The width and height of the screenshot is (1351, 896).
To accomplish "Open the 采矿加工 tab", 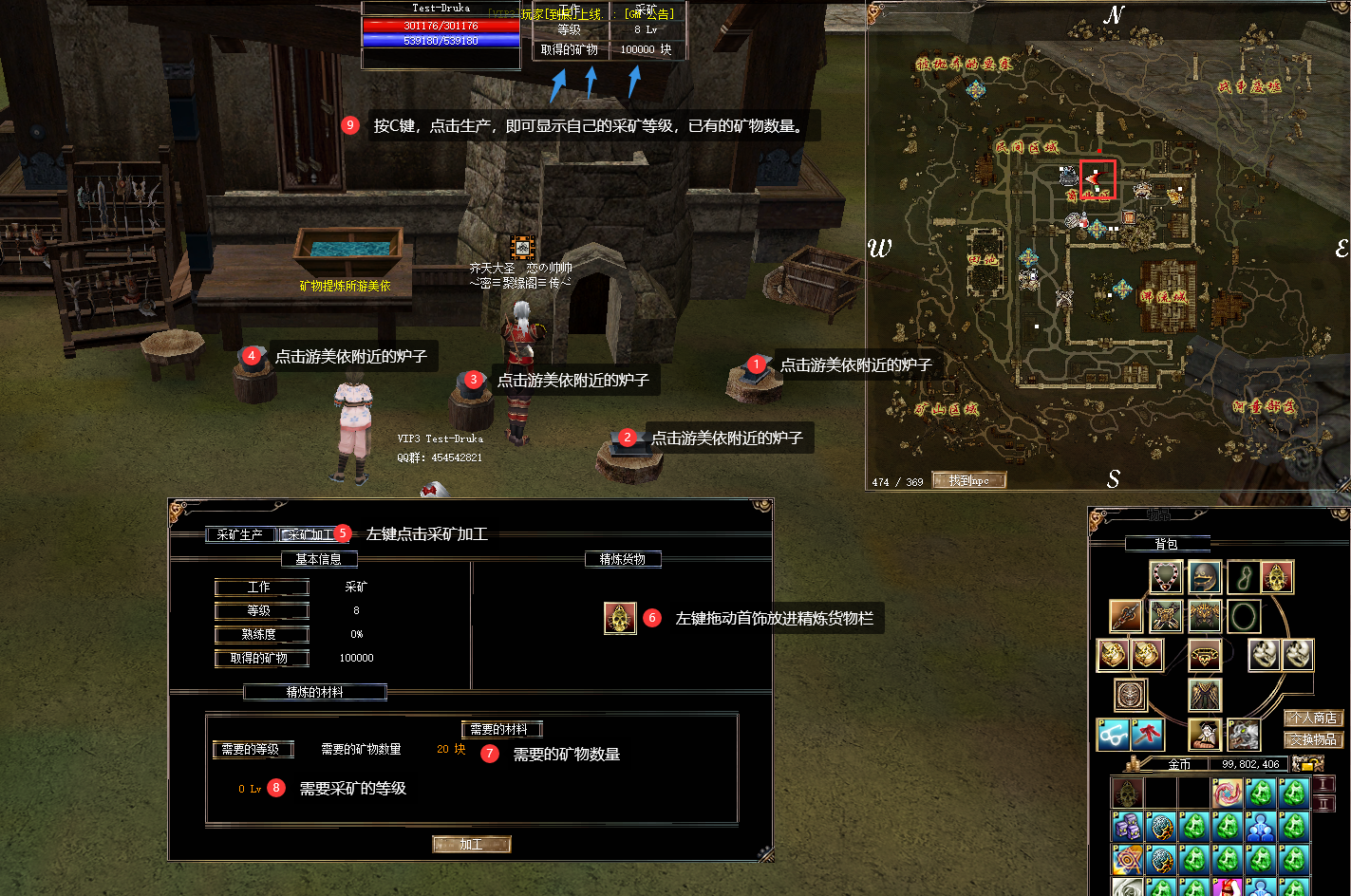I will (x=310, y=534).
